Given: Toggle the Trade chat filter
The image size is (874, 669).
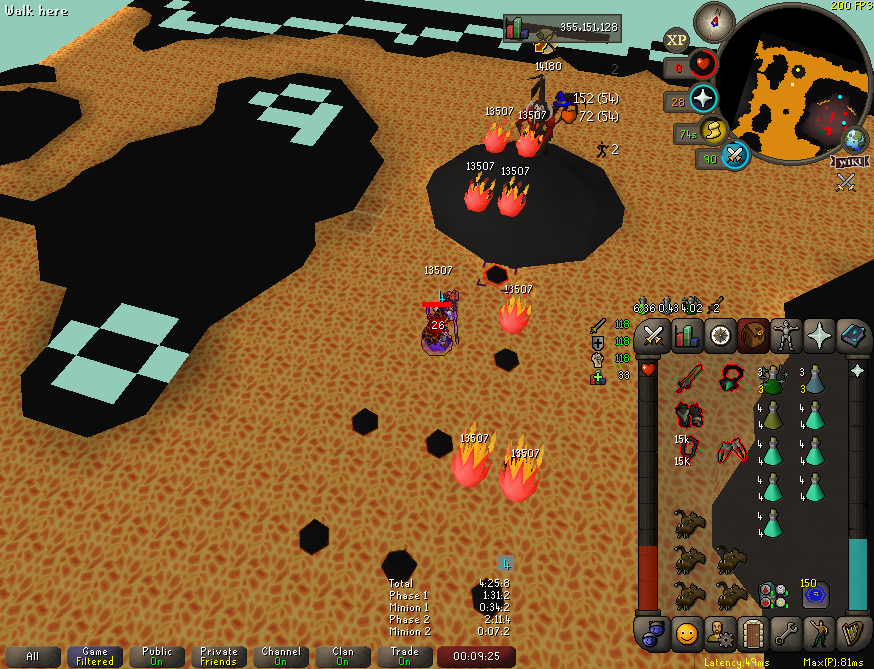Looking at the screenshot, I should pos(404,656).
